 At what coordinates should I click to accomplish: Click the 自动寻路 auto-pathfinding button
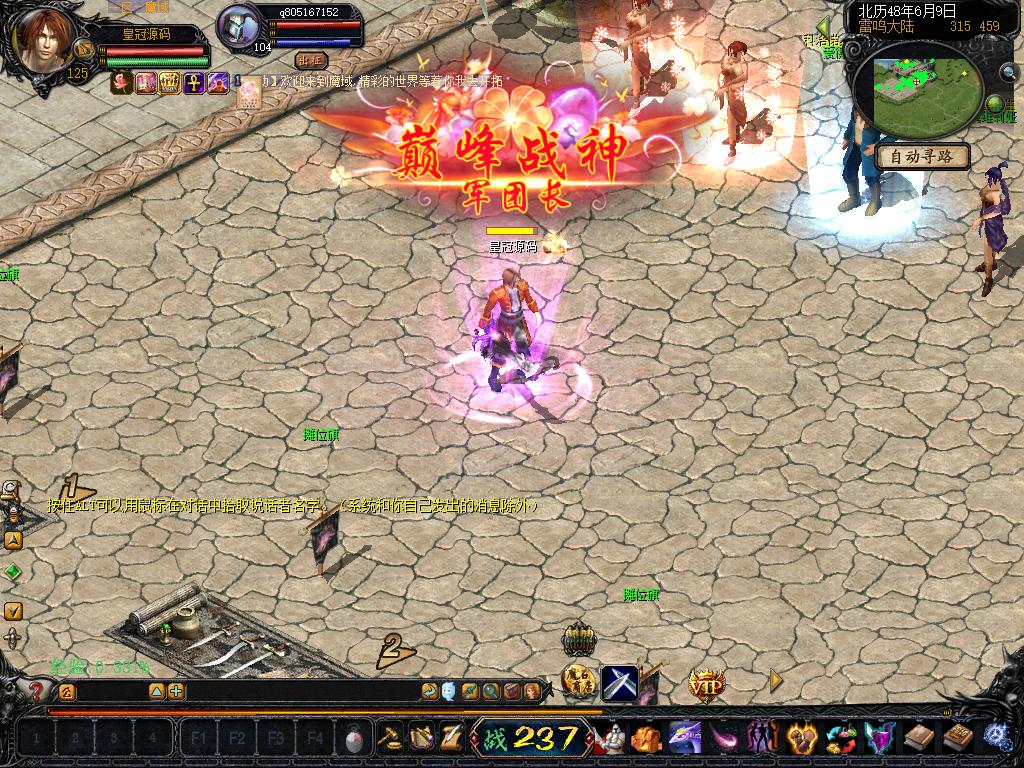(x=922, y=156)
